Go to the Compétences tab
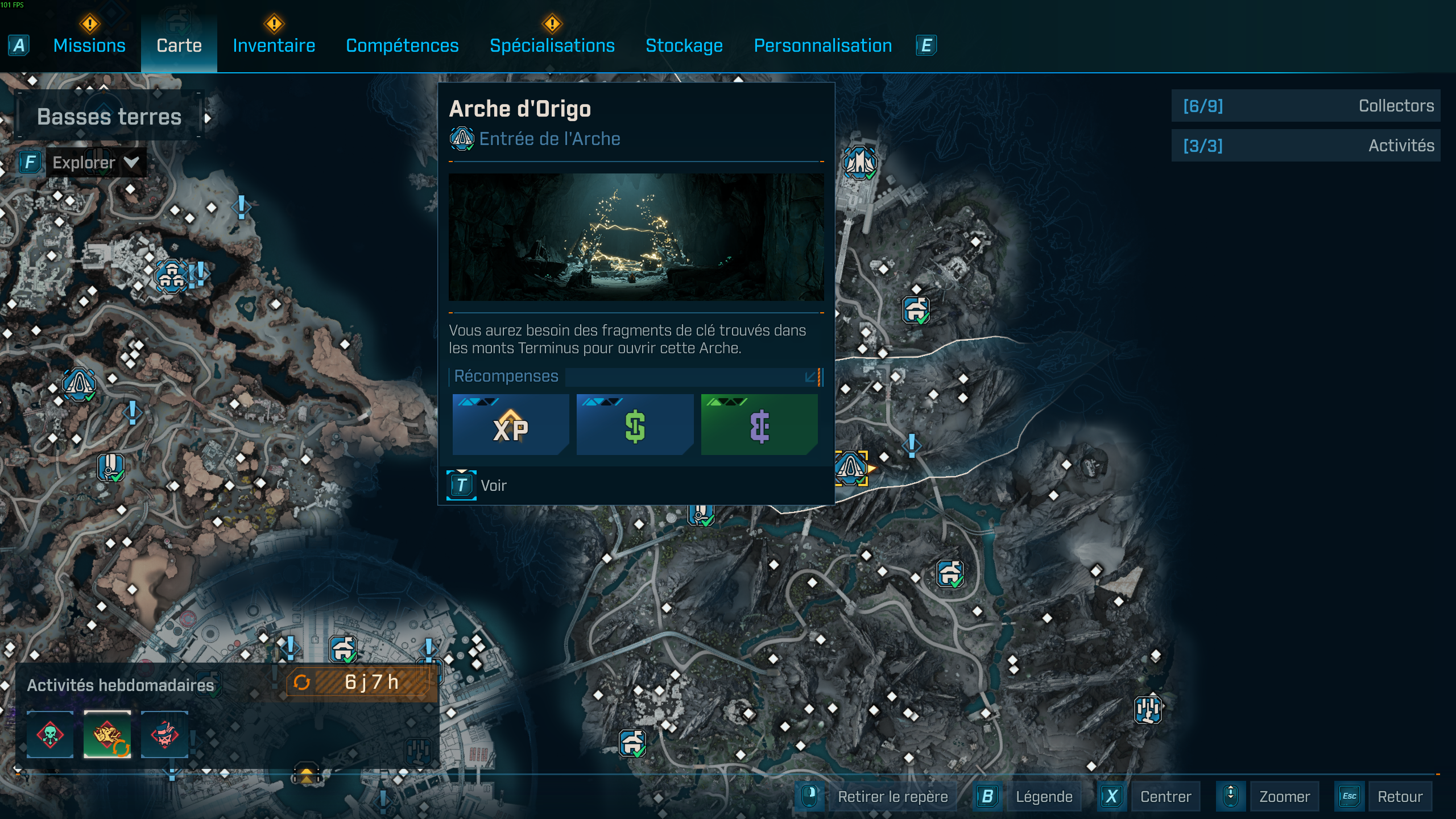The image size is (1456, 819). pos(402,45)
